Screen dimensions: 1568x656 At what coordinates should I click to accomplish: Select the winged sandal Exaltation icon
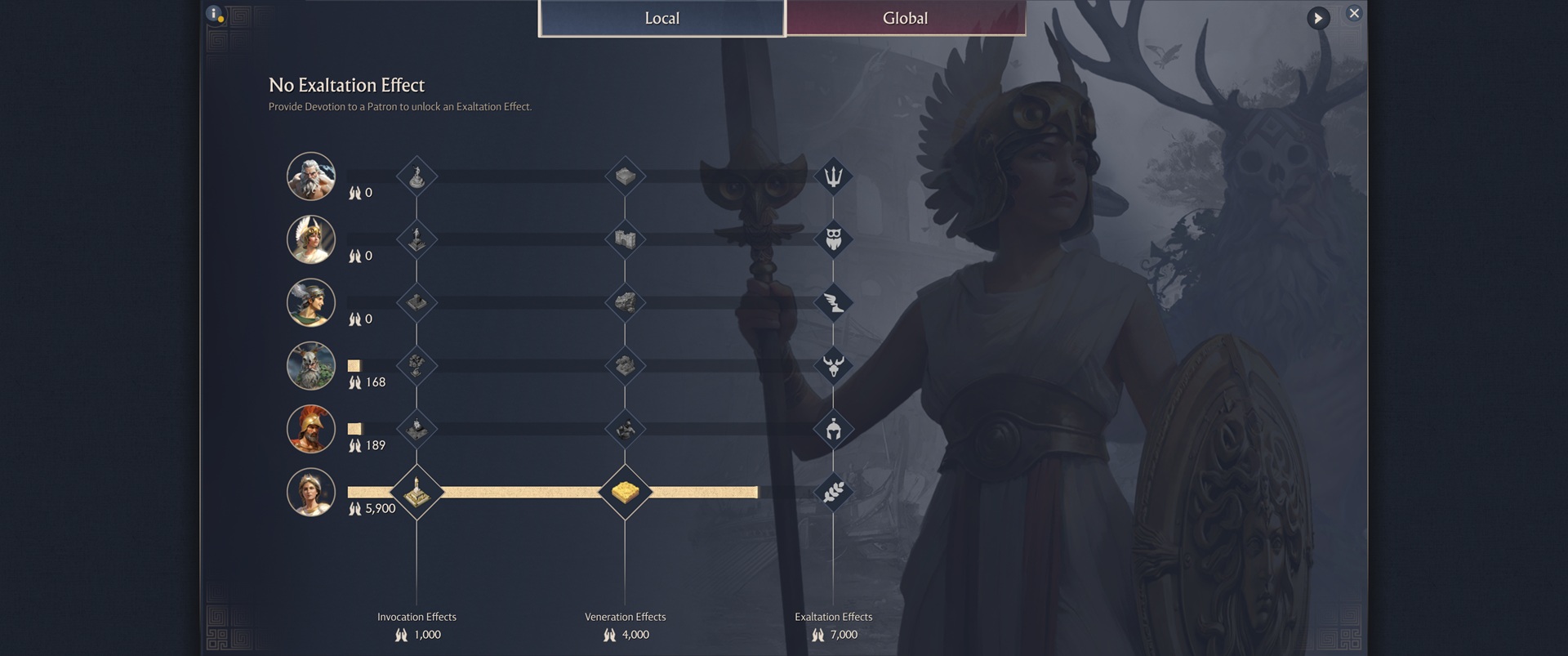[x=834, y=302]
